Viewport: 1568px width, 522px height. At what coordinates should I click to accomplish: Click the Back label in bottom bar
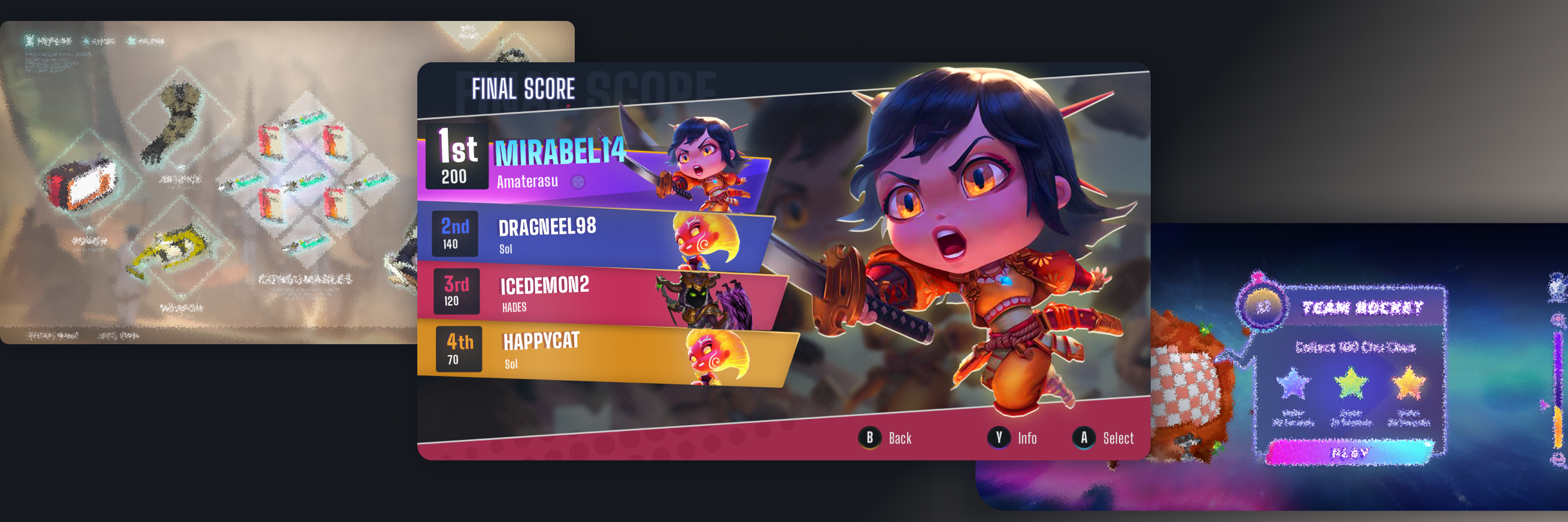pyautogui.click(x=900, y=438)
